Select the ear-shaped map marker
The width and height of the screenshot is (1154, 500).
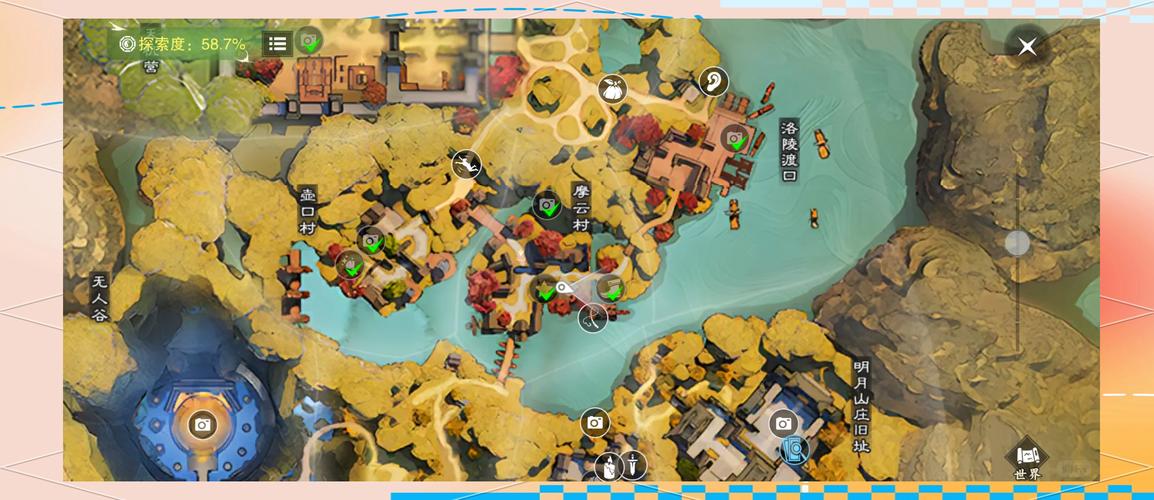[x=712, y=81]
